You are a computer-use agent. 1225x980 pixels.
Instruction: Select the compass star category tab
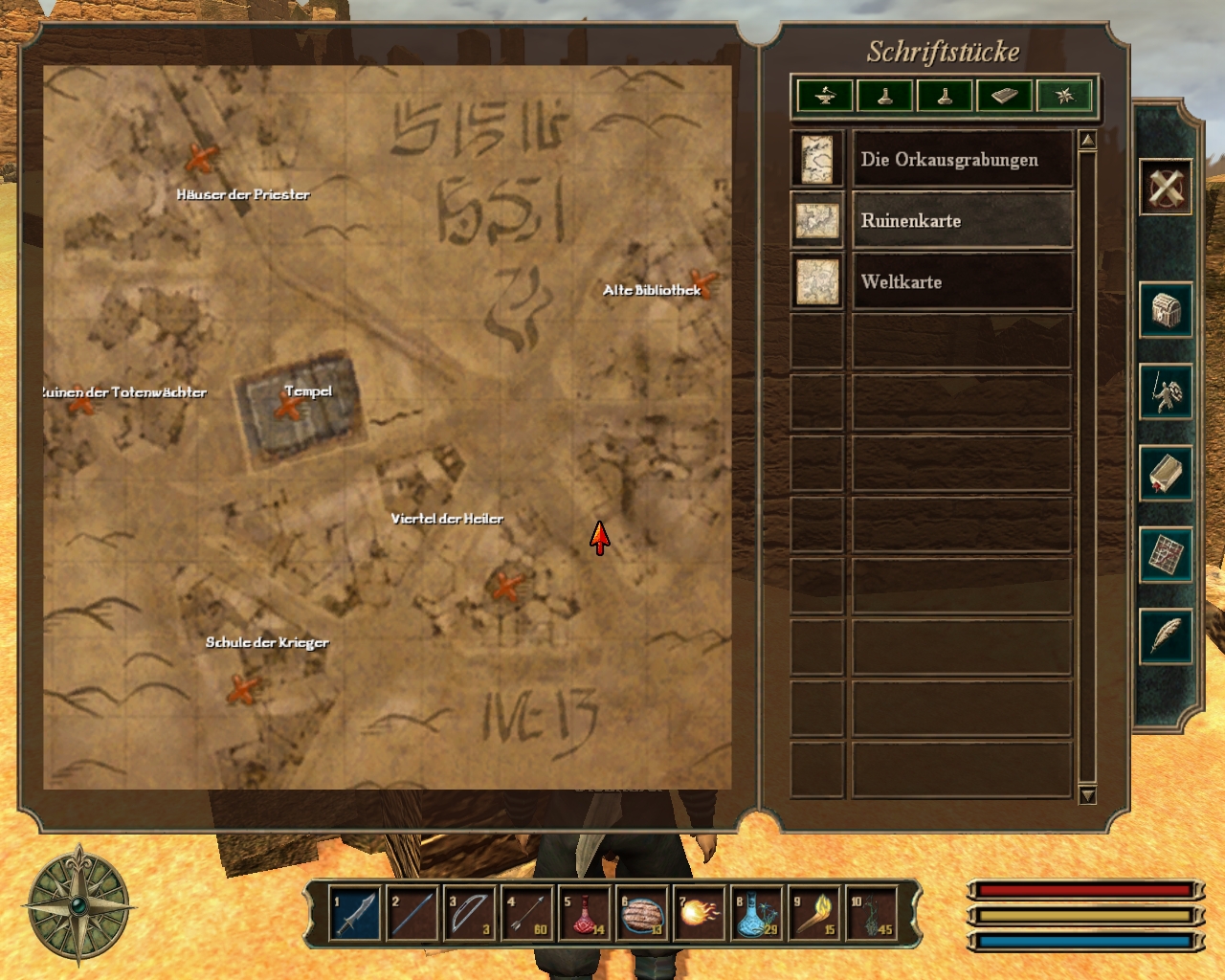point(1064,96)
